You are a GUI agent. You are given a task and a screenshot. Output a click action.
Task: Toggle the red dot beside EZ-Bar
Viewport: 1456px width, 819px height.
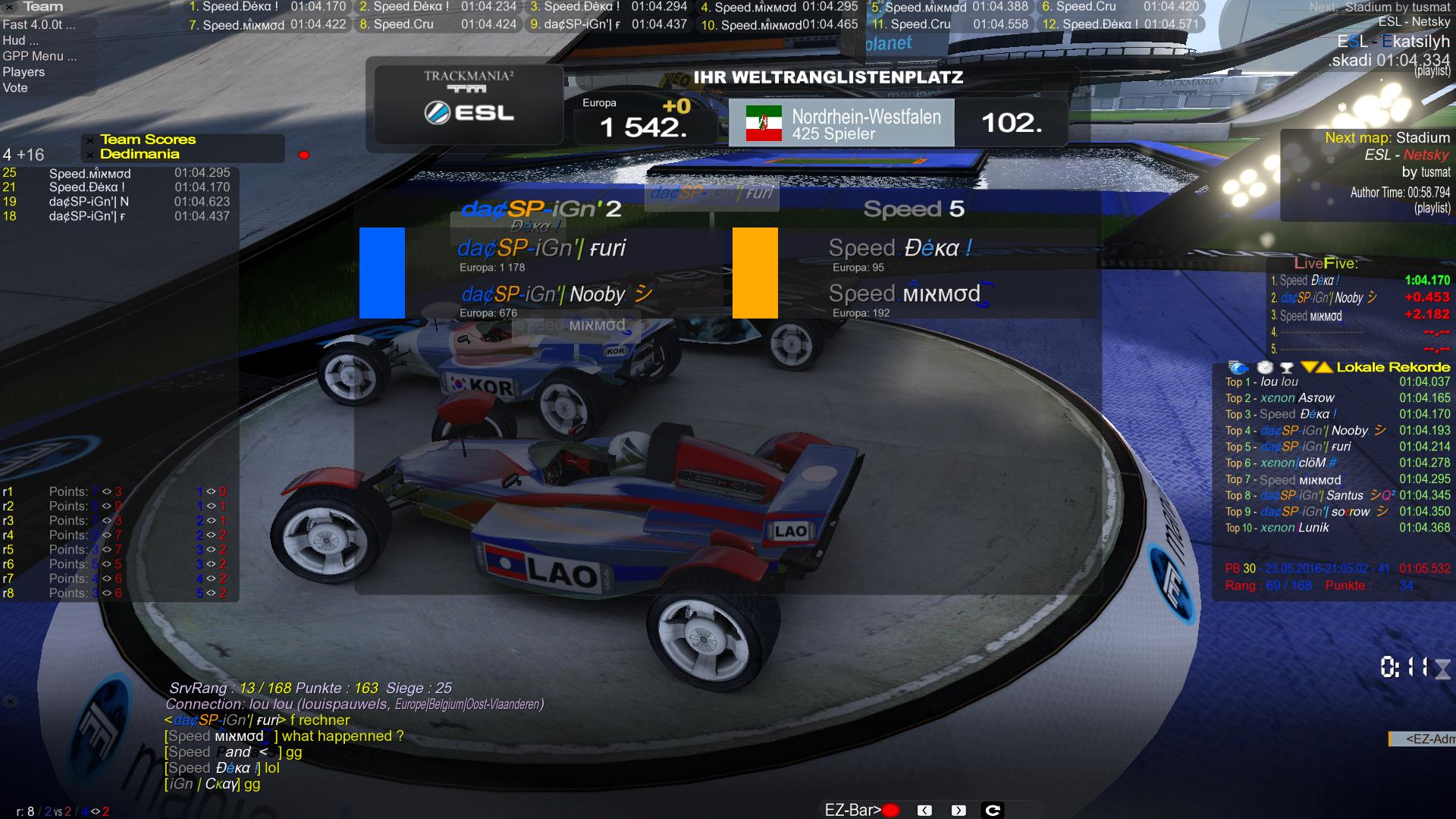click(x=891, y=811)
